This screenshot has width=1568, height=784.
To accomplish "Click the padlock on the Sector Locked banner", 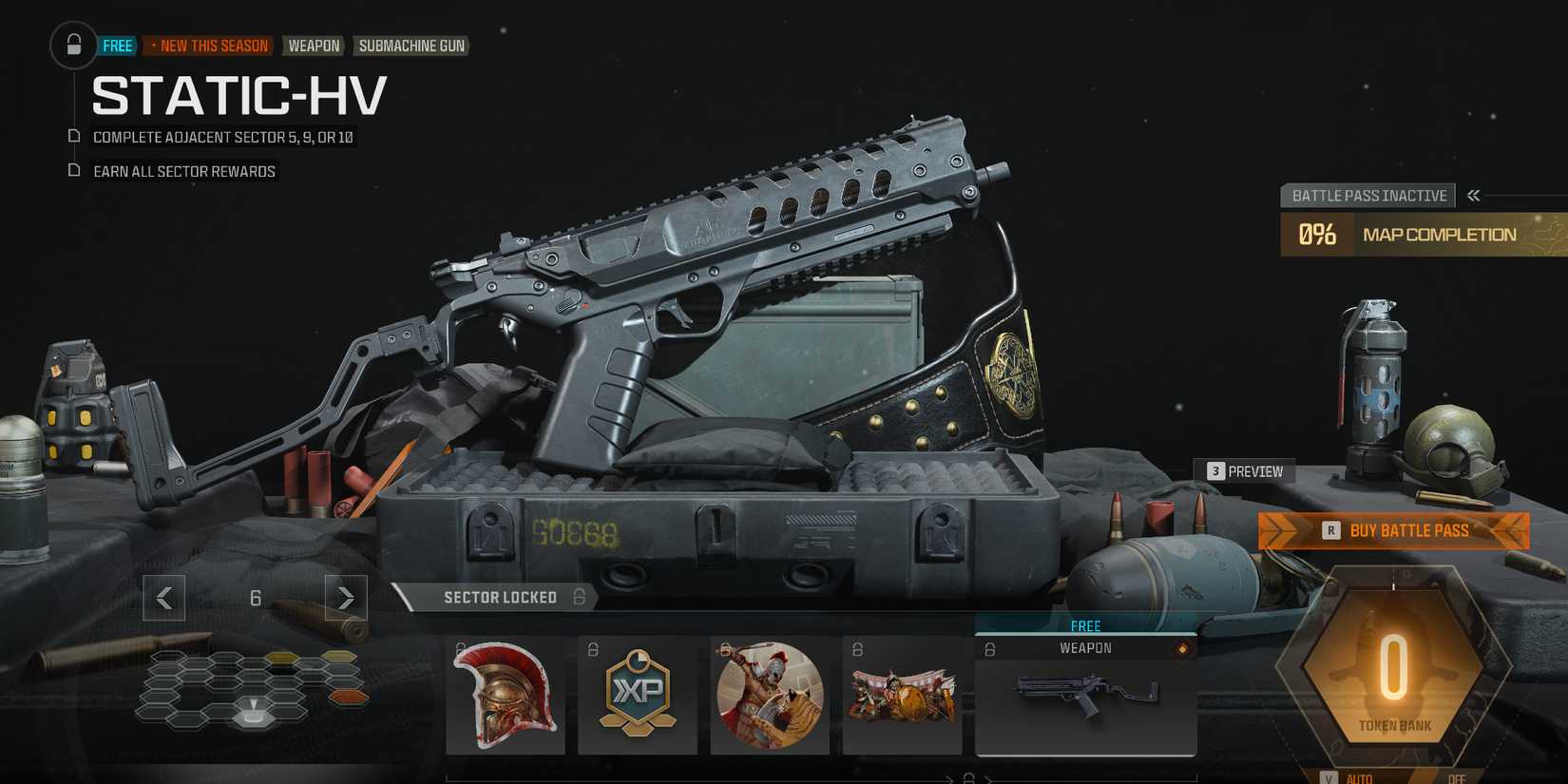I will point(579,597).
